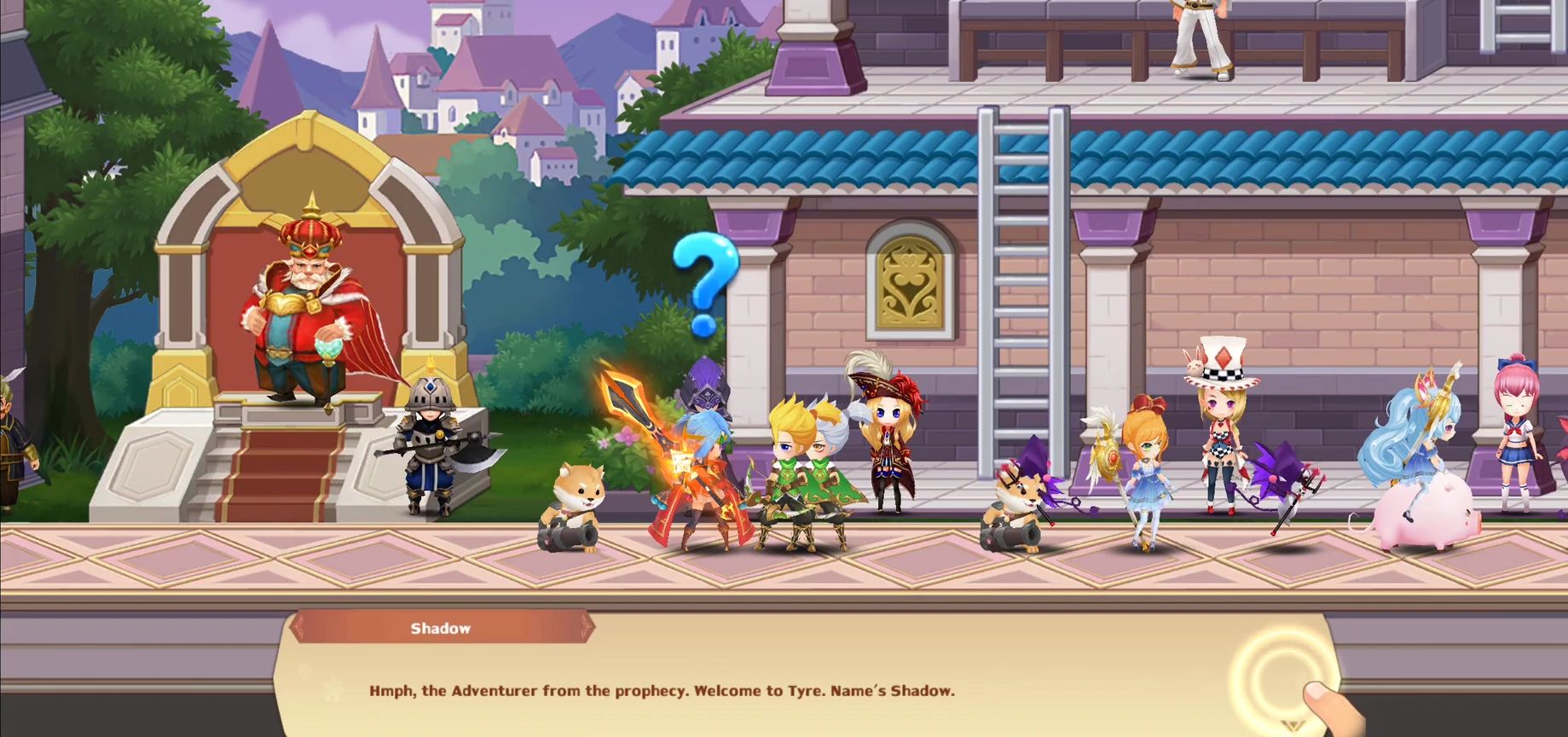Viewport: 1568px width, 737px height.
Task: Click the green-clad archer duo
Action: coord(801,469)
